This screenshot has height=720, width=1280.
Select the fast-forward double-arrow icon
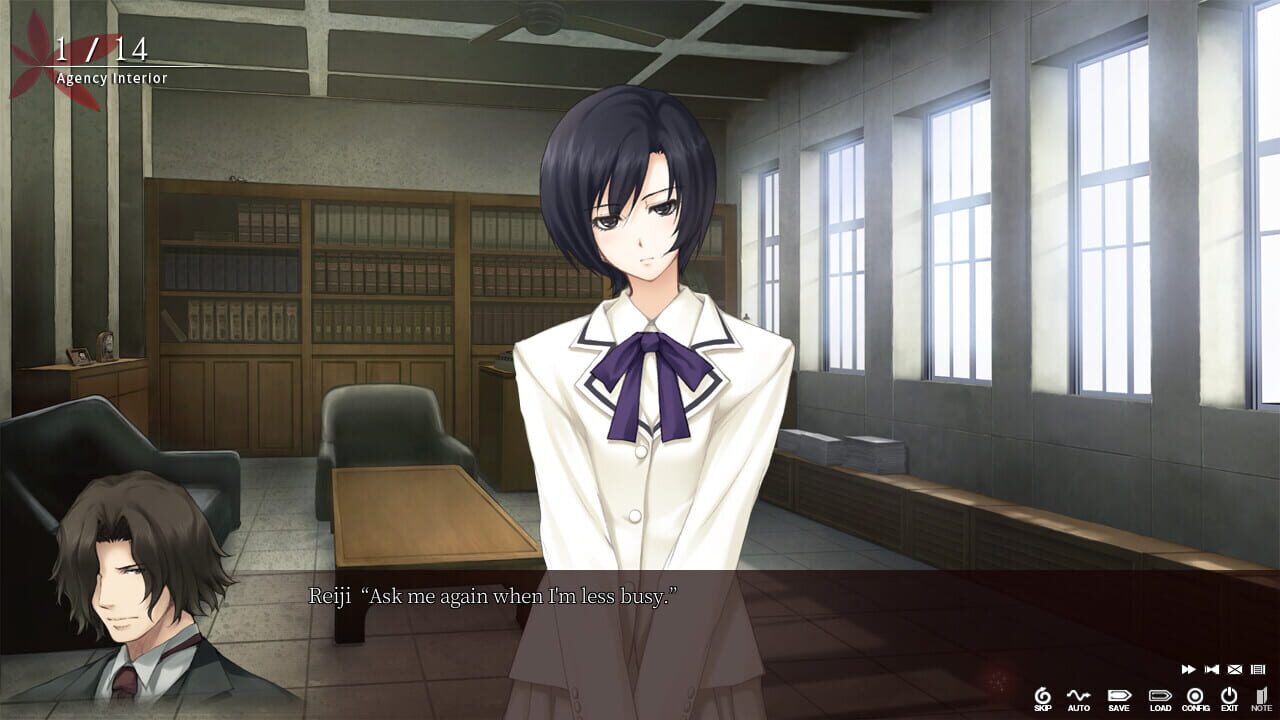pyautogui.click(x=1188, y=669)
